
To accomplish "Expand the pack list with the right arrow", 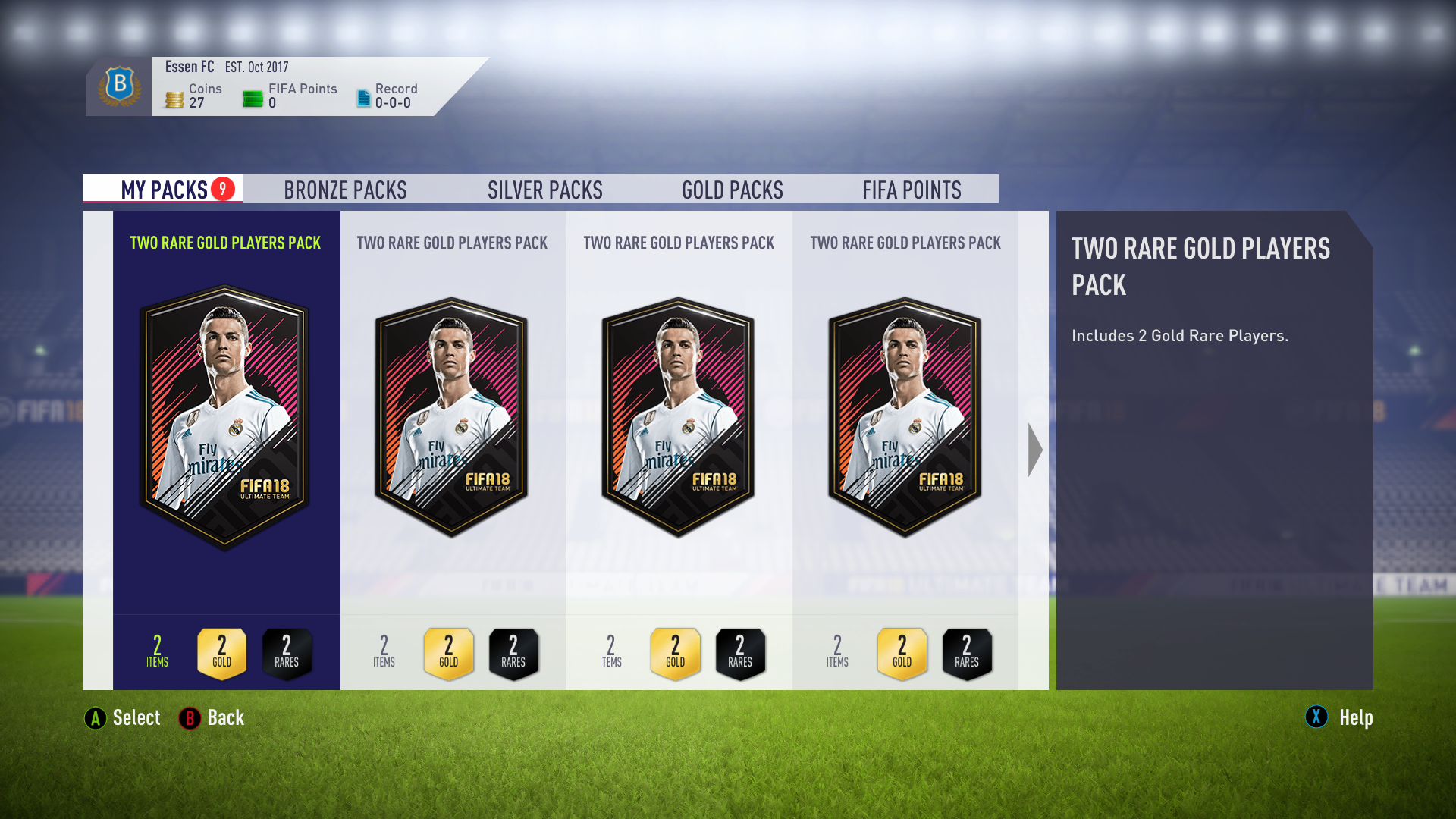I will pyautogui.click(x=1036, y=449).
